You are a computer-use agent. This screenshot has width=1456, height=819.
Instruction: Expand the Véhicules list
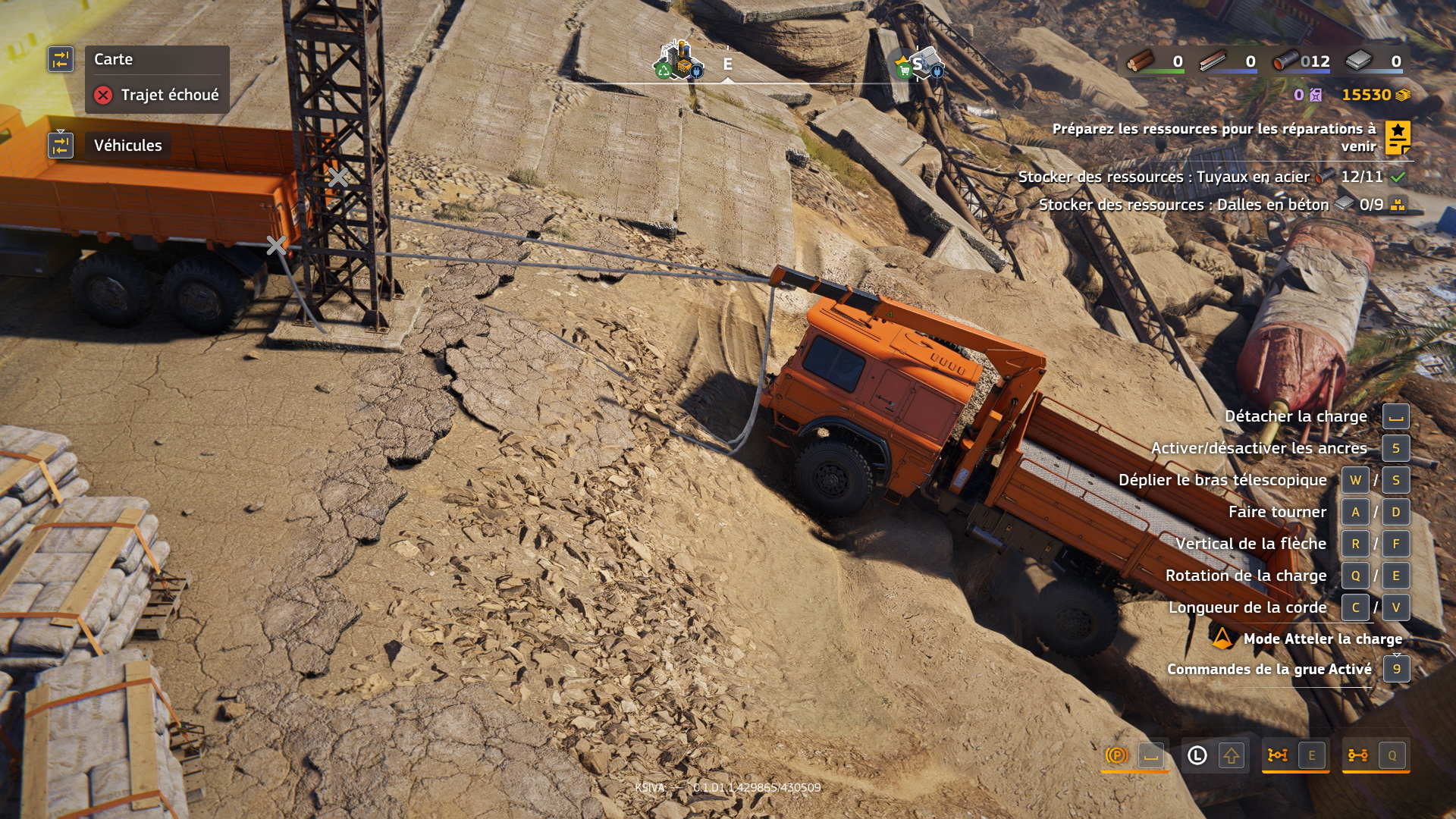tap(127, 146)
